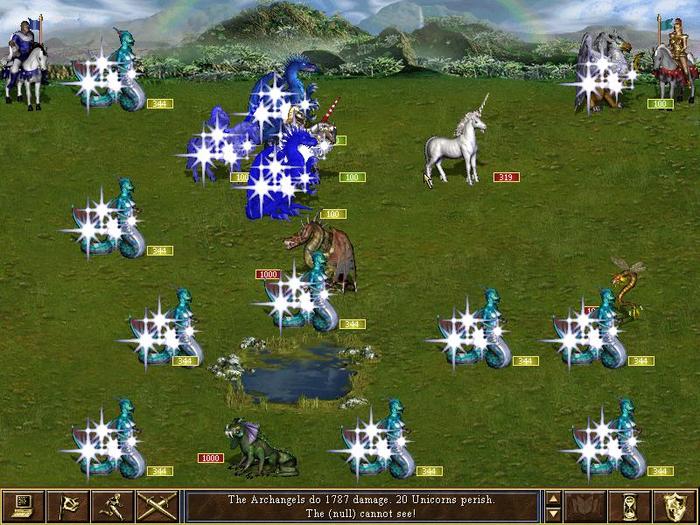
Task: Surrender the battle with the flag button
Action: coord(69,507)
